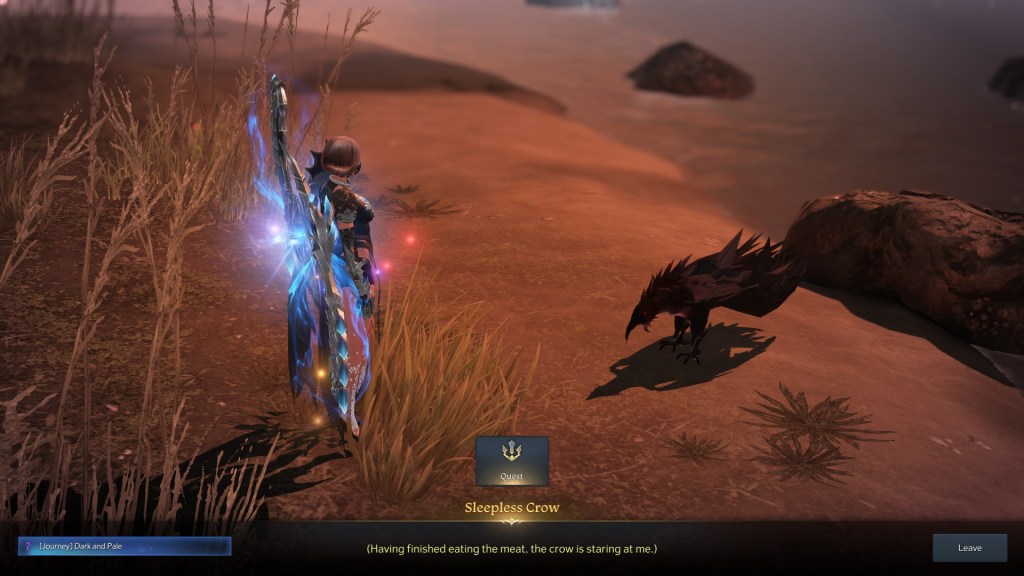Open the Quest icon above Sleepless Crow
Screen dimensions: 1024x576
511,460
